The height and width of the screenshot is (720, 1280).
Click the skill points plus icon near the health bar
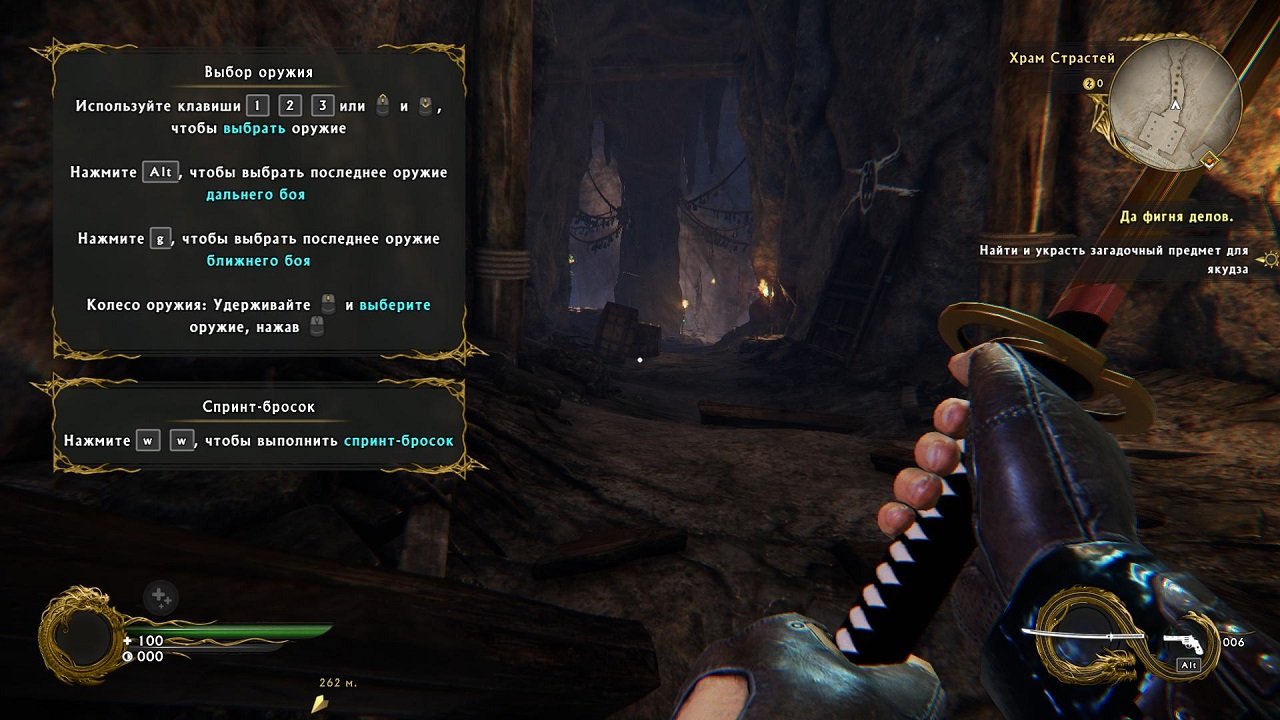click(160, 596)
